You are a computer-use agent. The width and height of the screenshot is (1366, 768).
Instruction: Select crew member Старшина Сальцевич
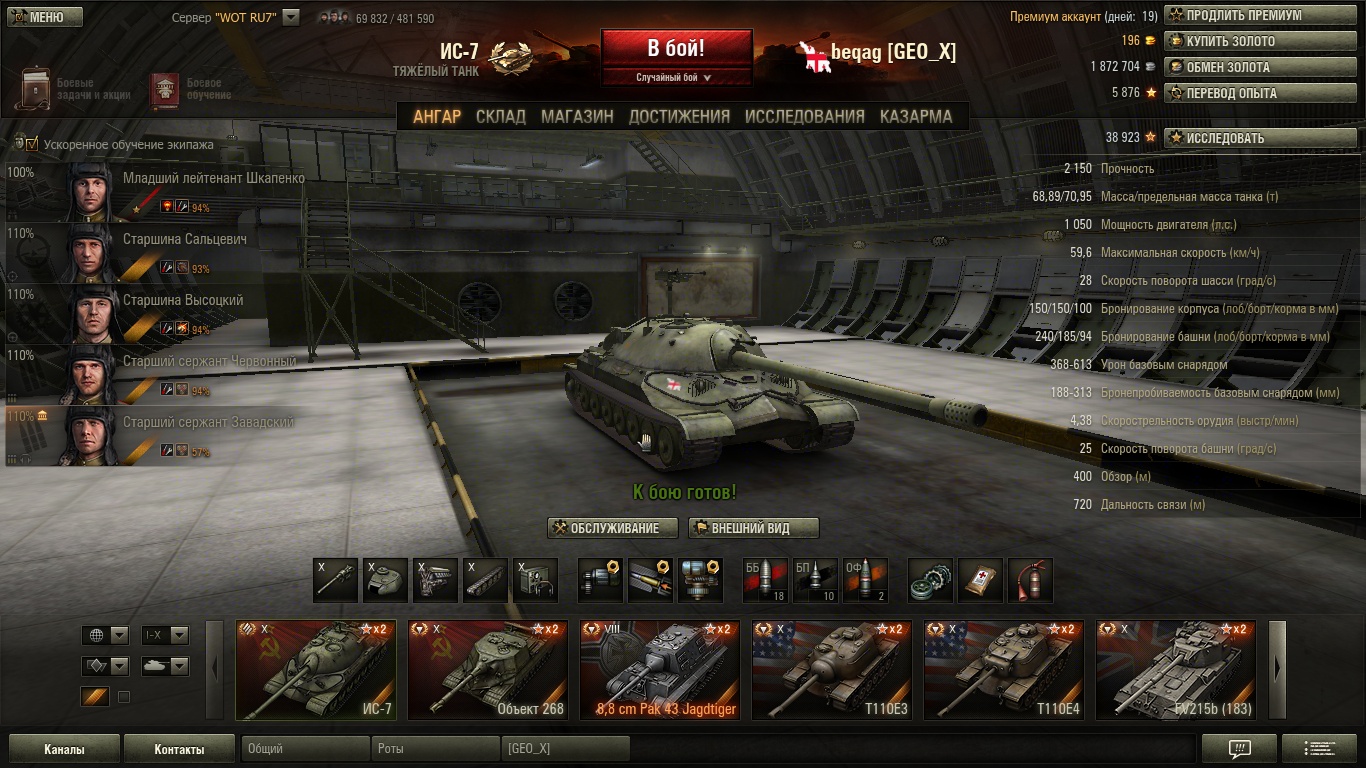click(184, 240)
